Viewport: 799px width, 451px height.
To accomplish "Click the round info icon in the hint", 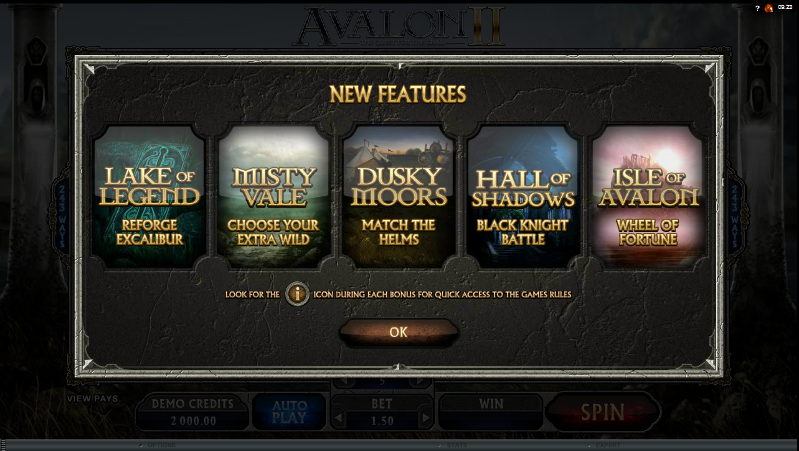I will 297,294.
